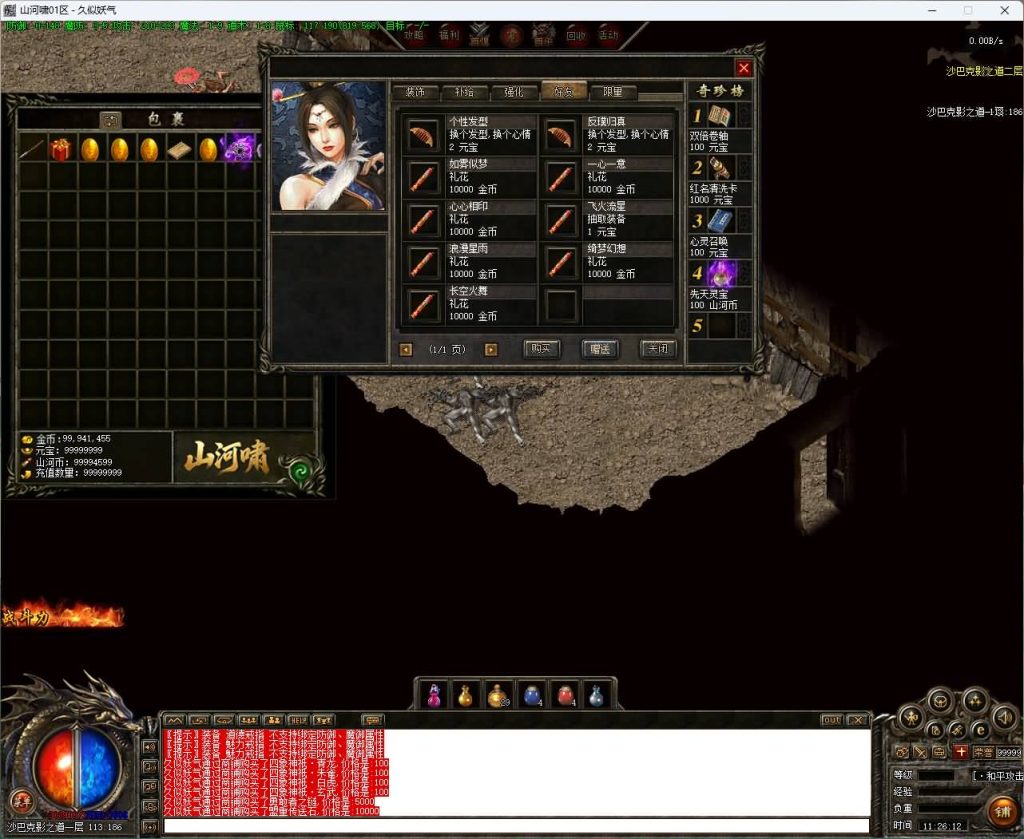Choose the 反璞归真 hairstyle item
The height and width of the screenshot is (839, 1024).
[x=561, y=136]
